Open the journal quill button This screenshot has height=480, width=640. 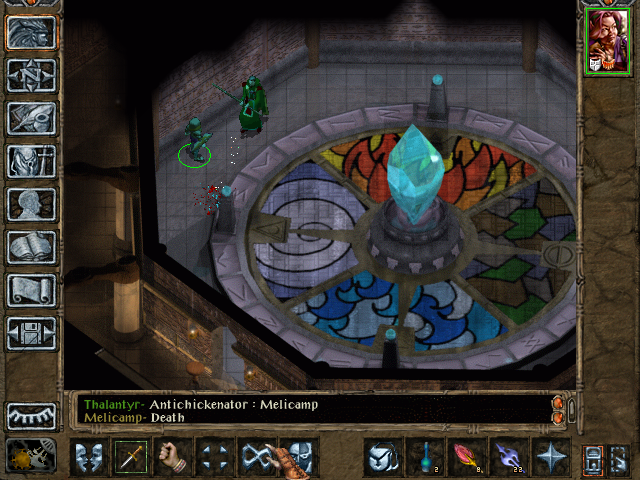[x=31, y=118]
